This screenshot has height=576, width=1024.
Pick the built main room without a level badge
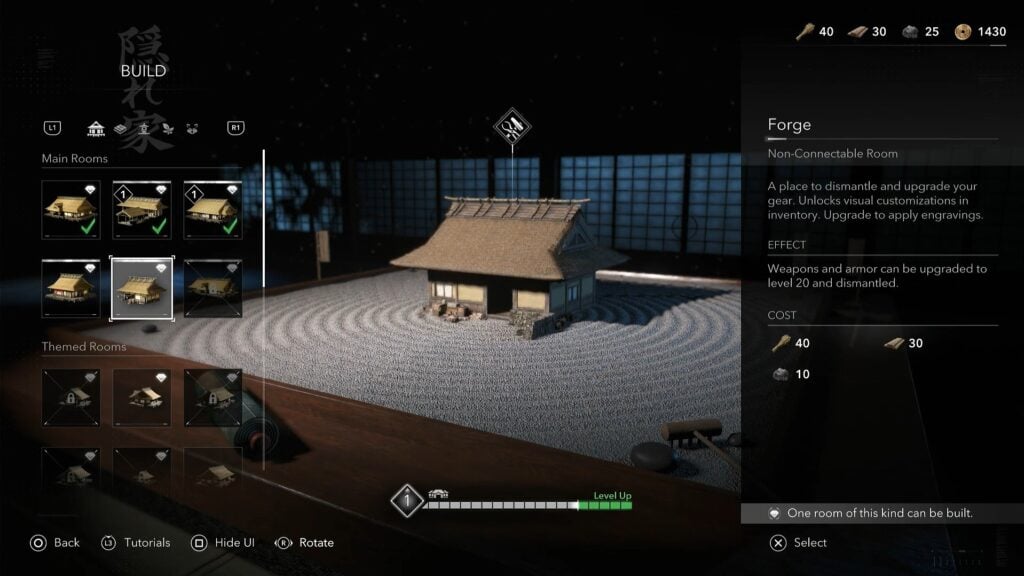pos(71,209)
